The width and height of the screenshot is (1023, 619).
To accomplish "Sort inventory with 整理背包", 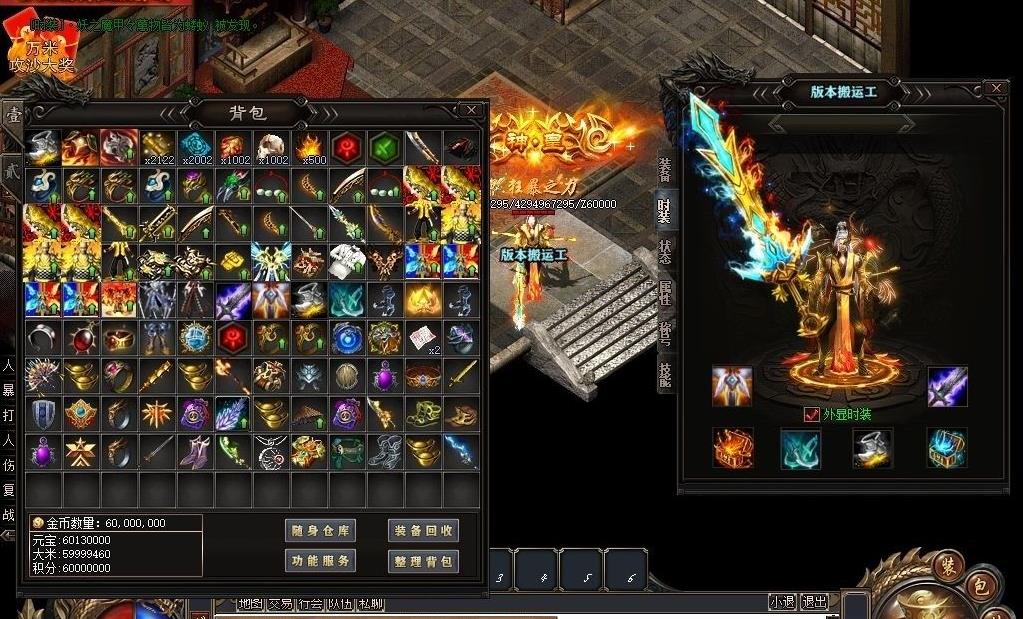I will tap(423, 561).
